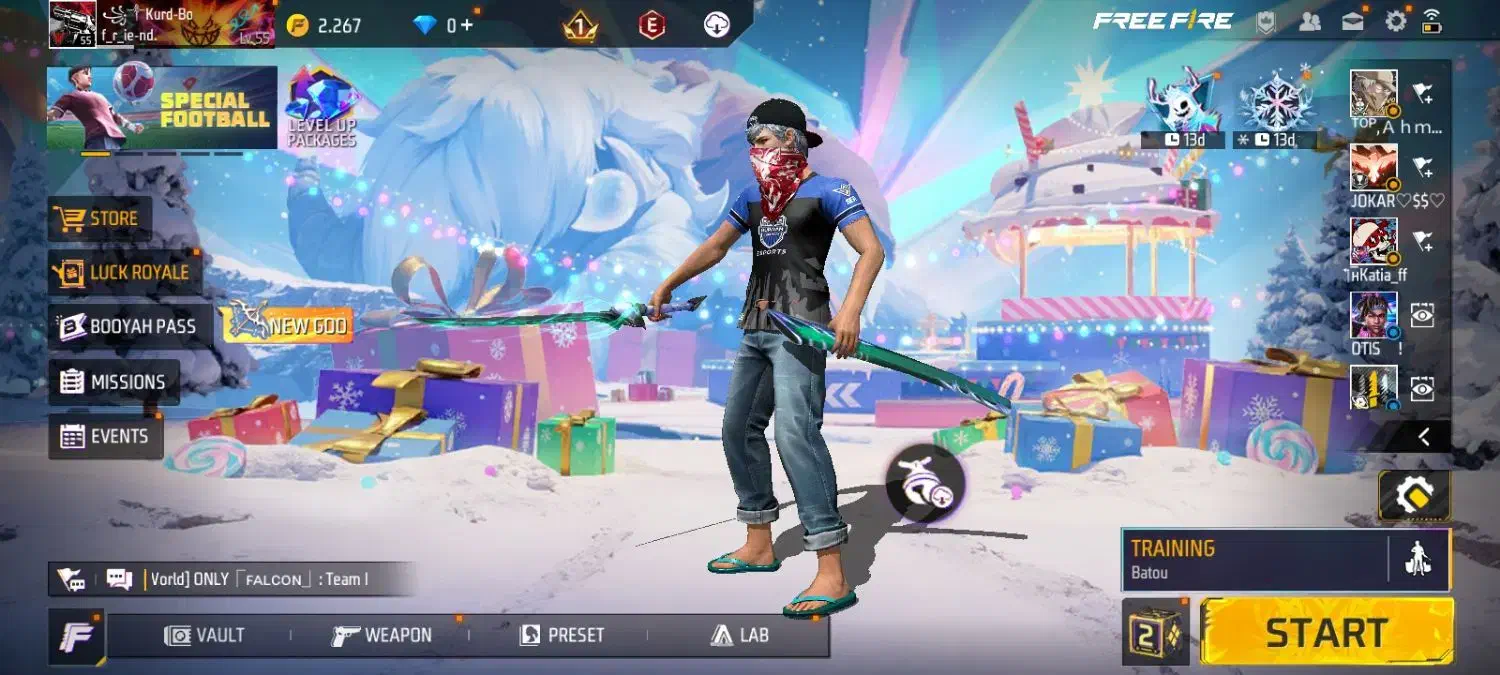Viewport: 1500px width, 675px height.
Task: Invite friend JOKAR from the friends list
Action: (x=1422, y=166)
